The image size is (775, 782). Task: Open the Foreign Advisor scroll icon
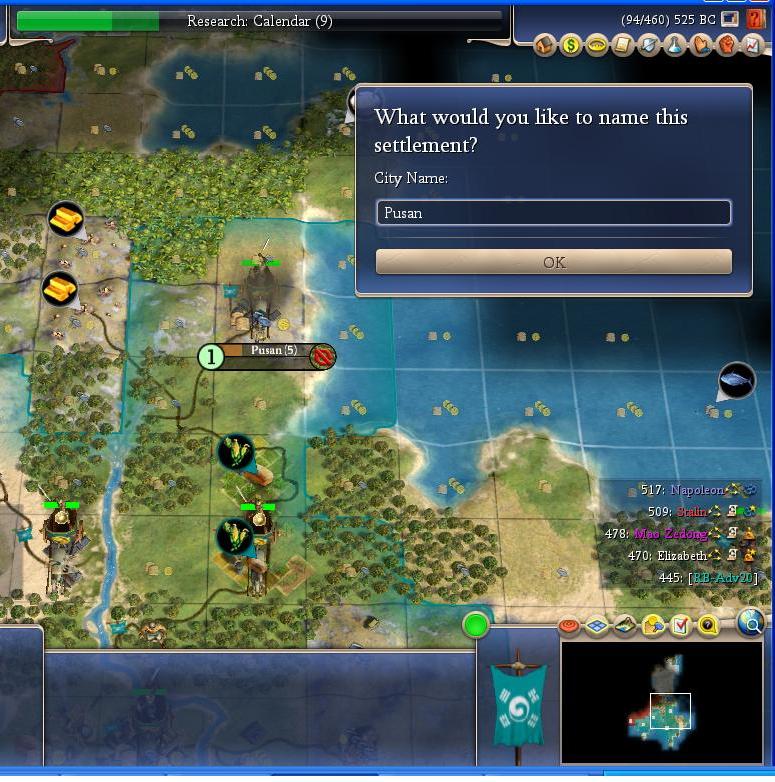[623, 45]
